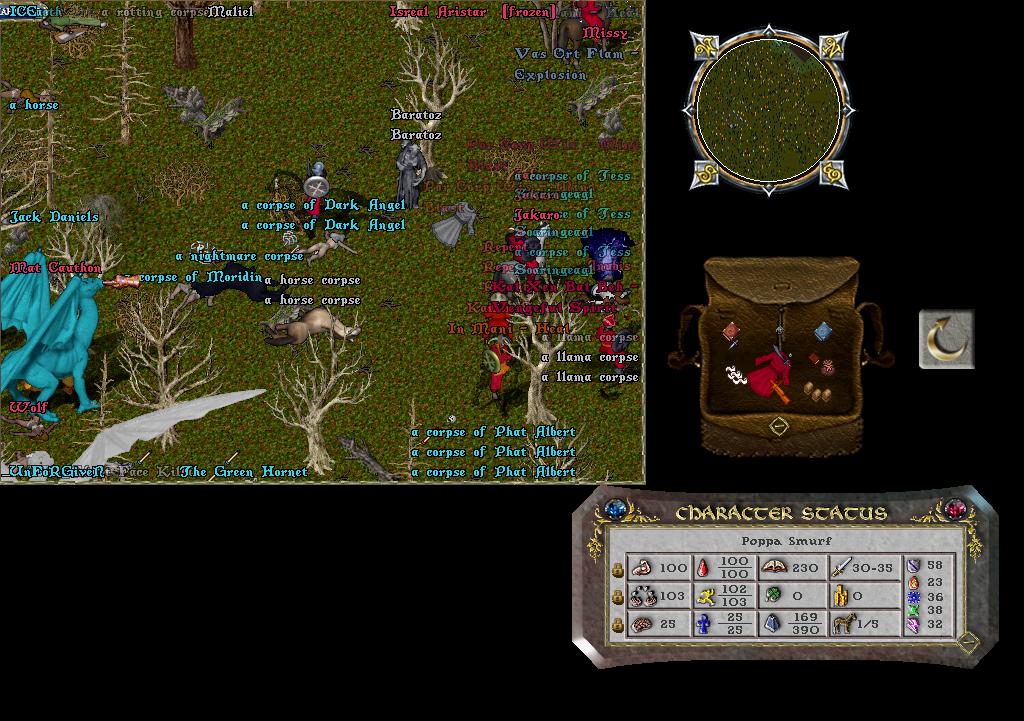Toggle the intelligence stat lock
1024x721 pixels.
(618, 625)
